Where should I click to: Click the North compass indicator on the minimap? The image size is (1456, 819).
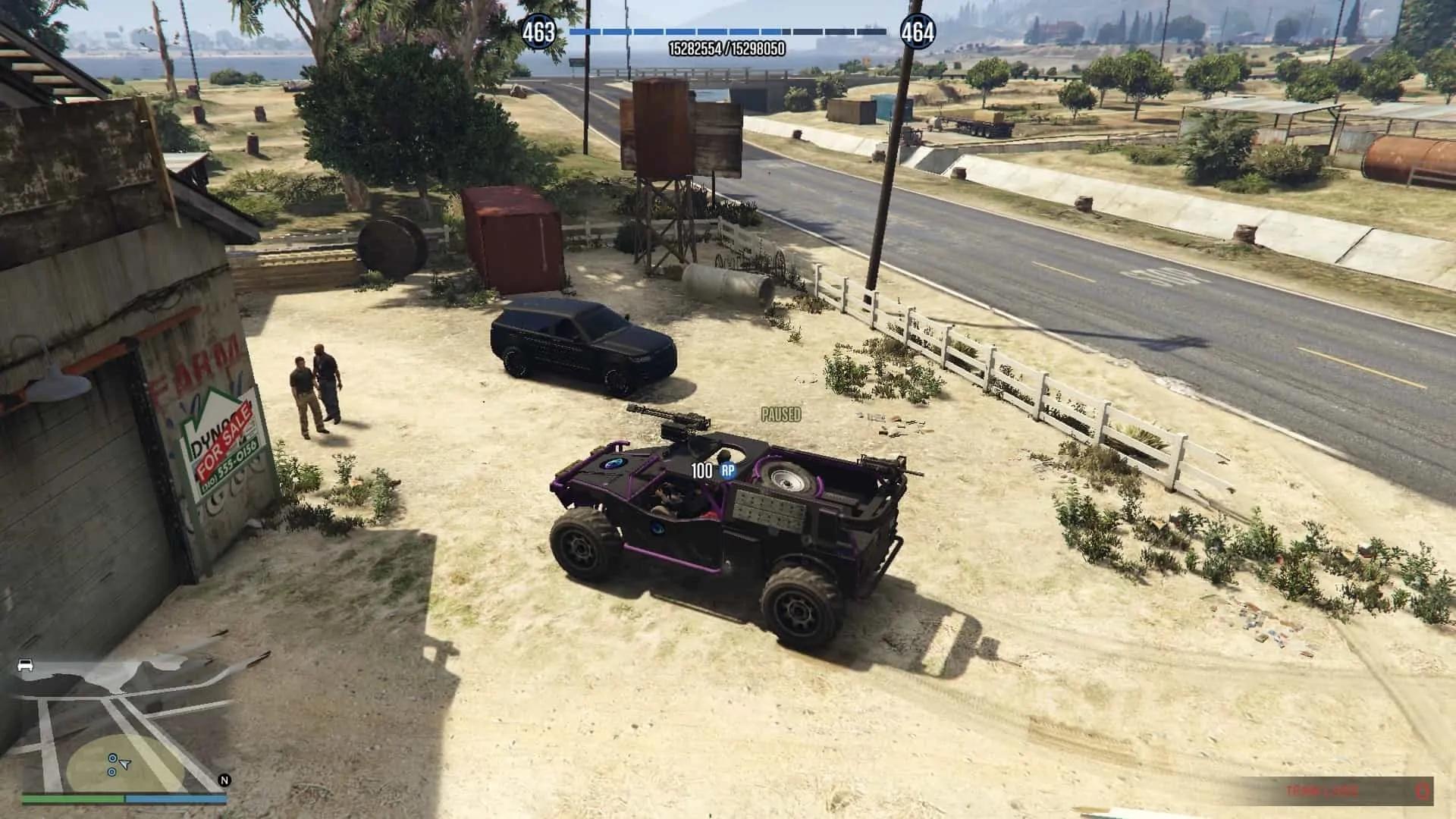click(x=224, y=780)
